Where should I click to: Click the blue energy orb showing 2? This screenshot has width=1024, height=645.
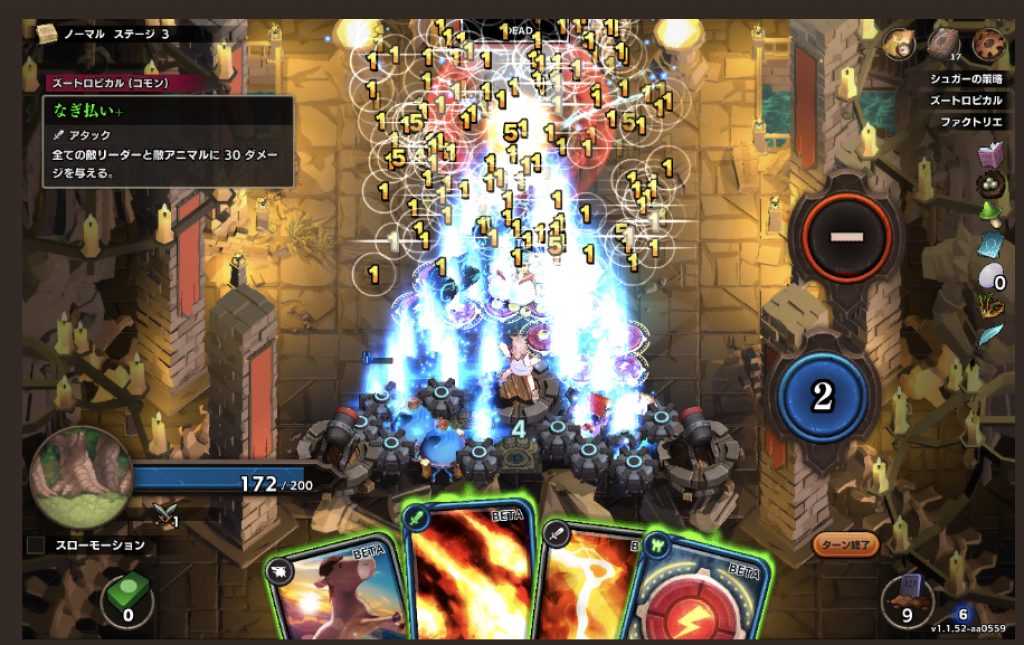tap(822, 396)
